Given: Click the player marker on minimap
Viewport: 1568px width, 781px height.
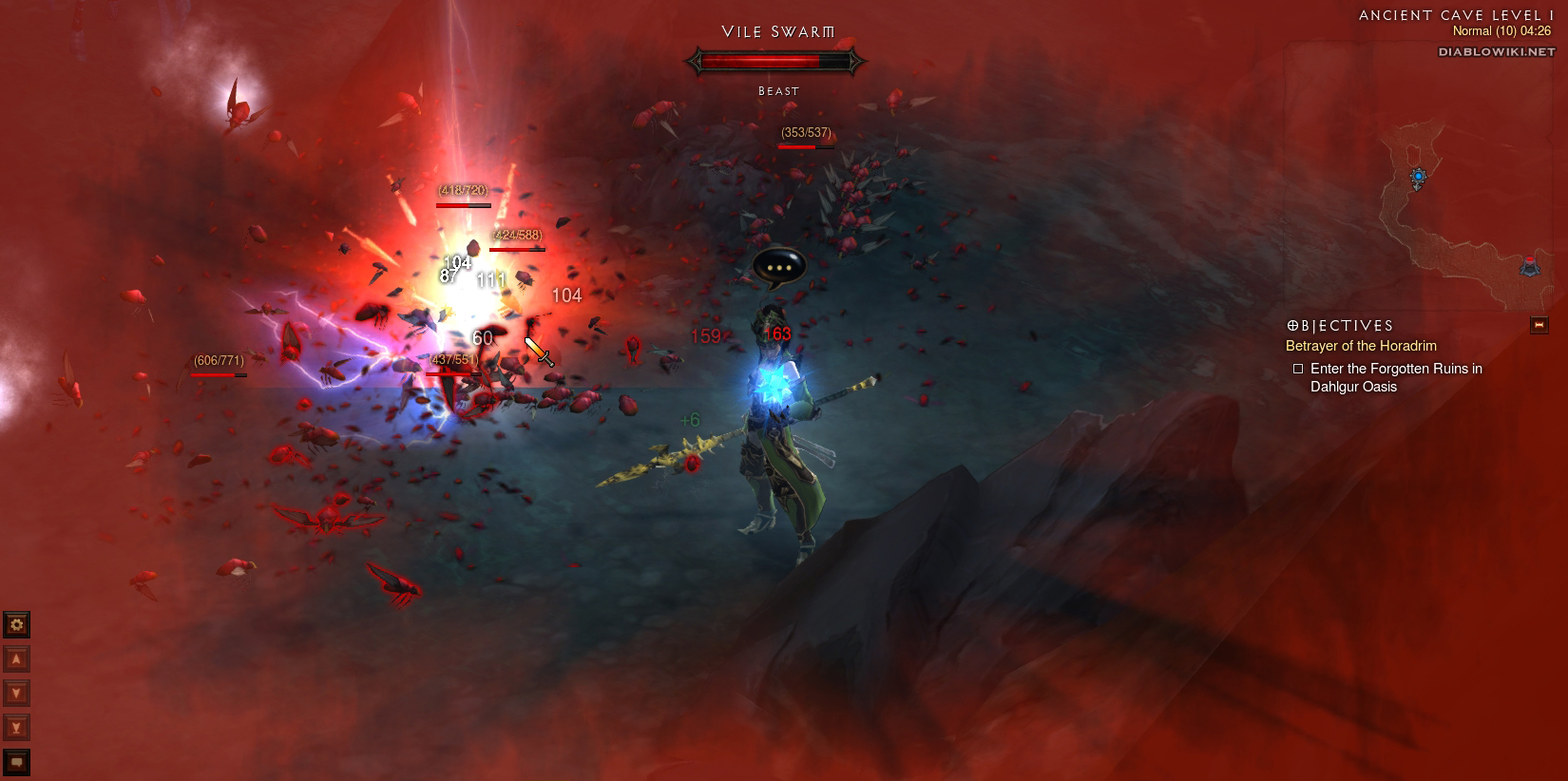Looking at the screenshot, I should click(1418, 177).
